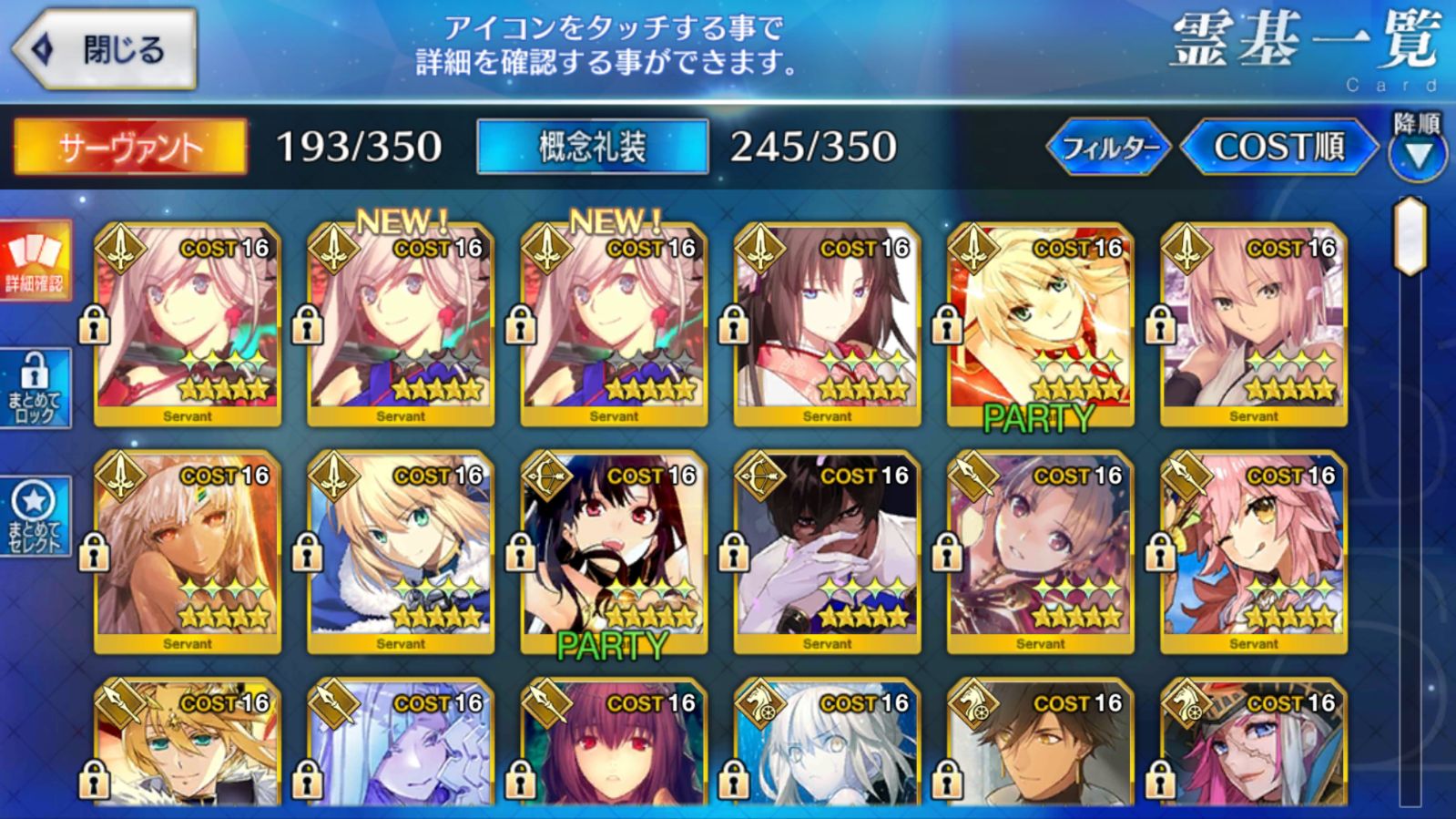Choose the black-haired Archer card marked PARTY
1456x819 pixels.
click(x=614, y=553)
